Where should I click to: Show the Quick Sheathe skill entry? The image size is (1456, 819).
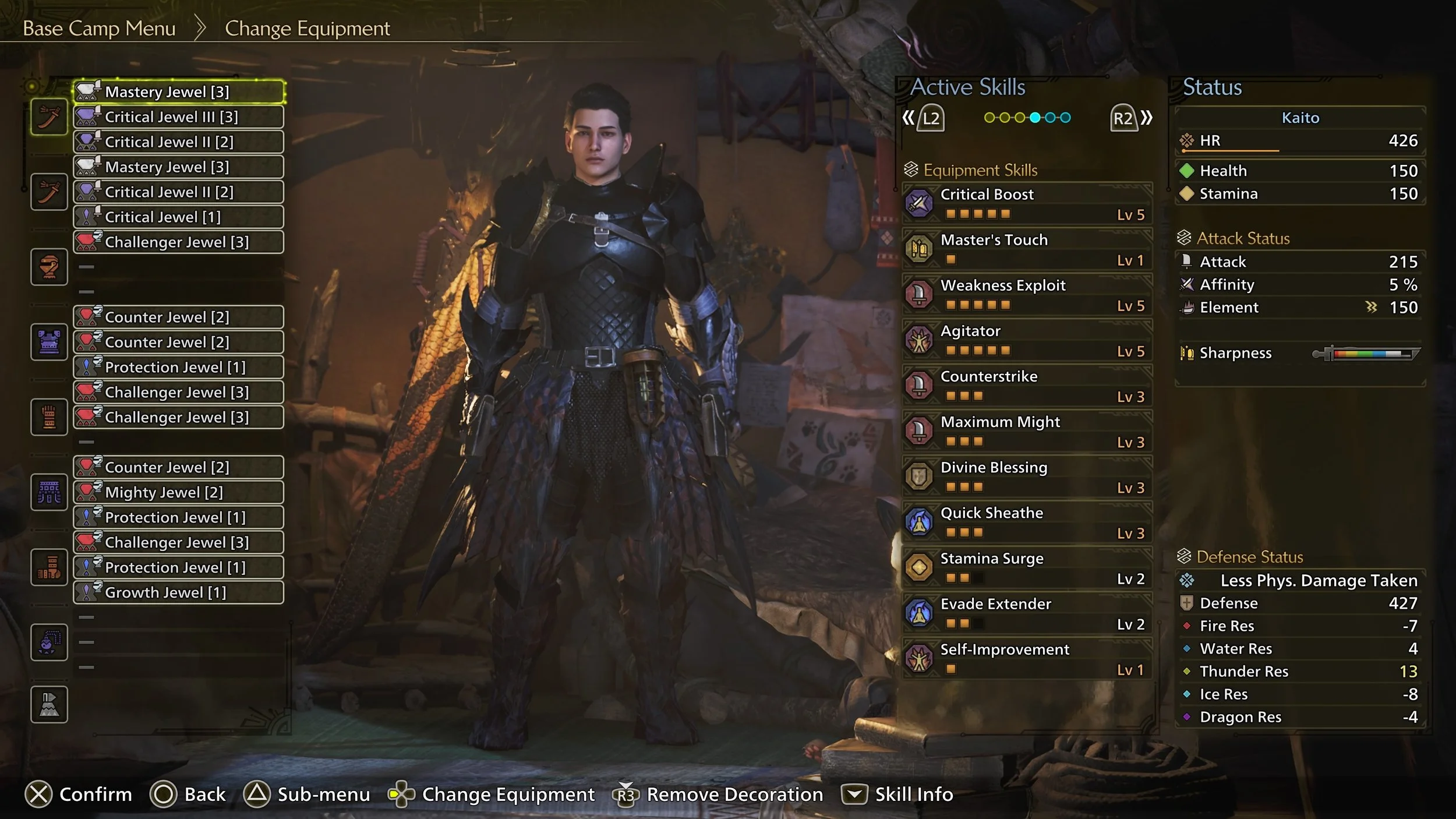pyautogui.click(x=1027, y=521)
